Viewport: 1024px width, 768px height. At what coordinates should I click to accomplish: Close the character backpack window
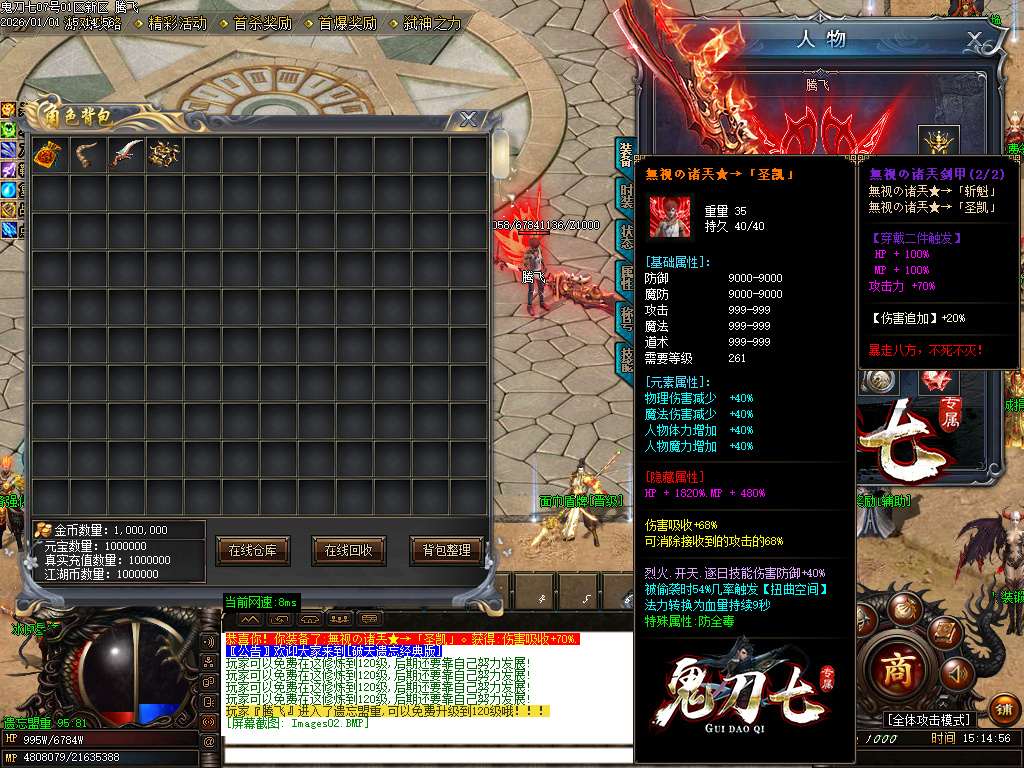click(467, 119)
